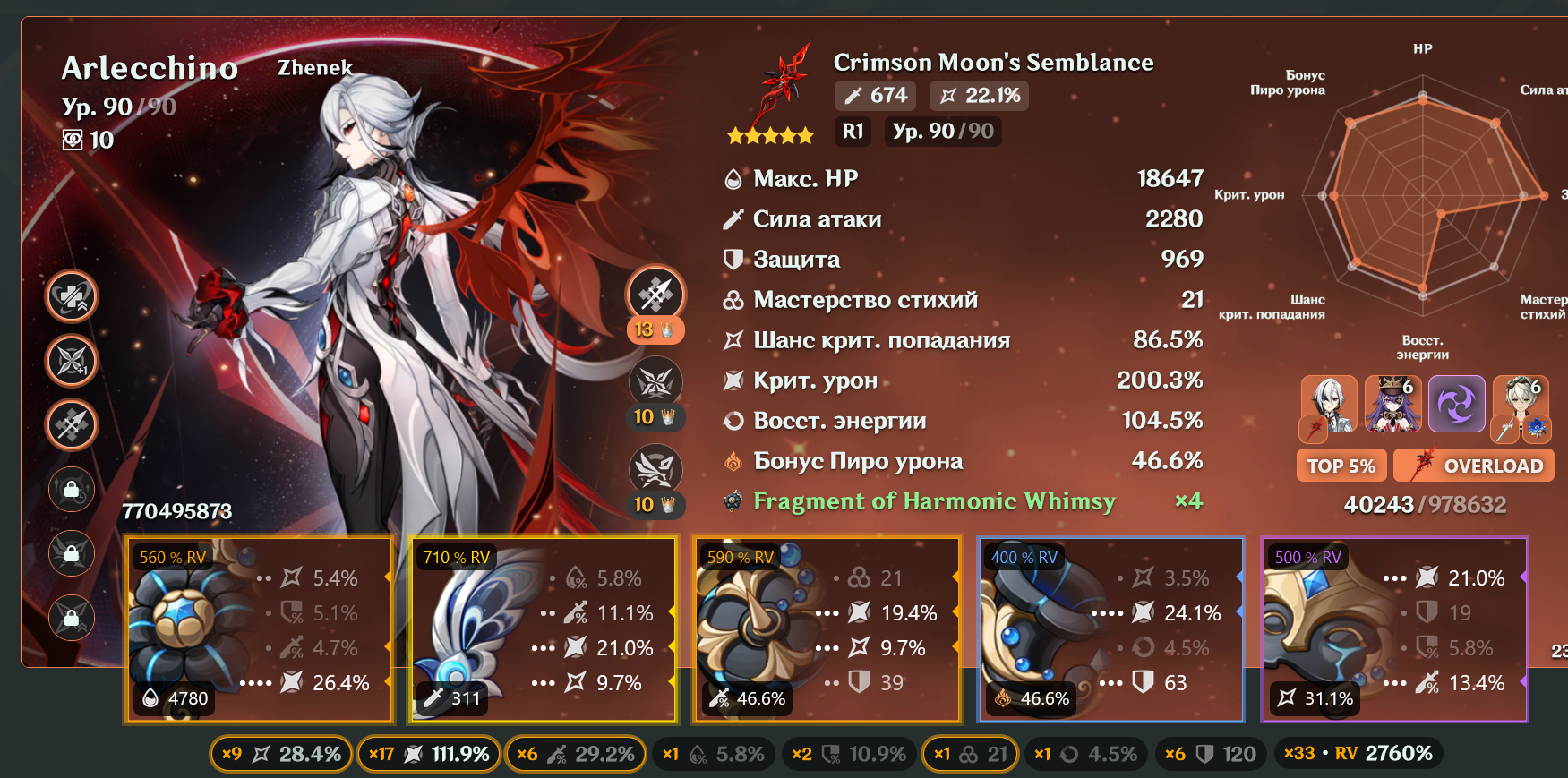The height and width of the screenshot is (778, 1568).
Task: Toggle the 29.2% attack percent substat pill
Action: [x=576, y=754]
